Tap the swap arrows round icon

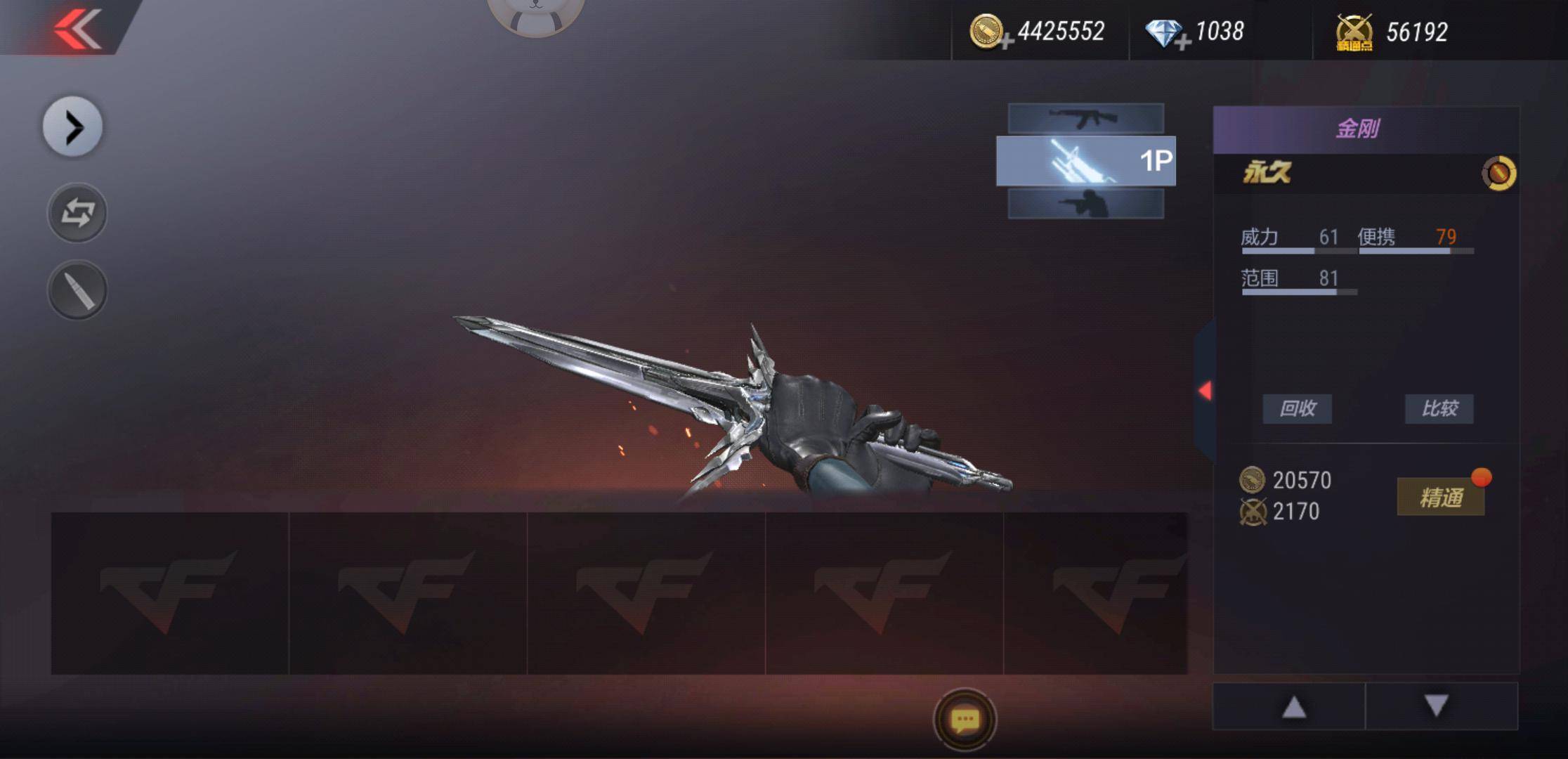pos(77,213)
